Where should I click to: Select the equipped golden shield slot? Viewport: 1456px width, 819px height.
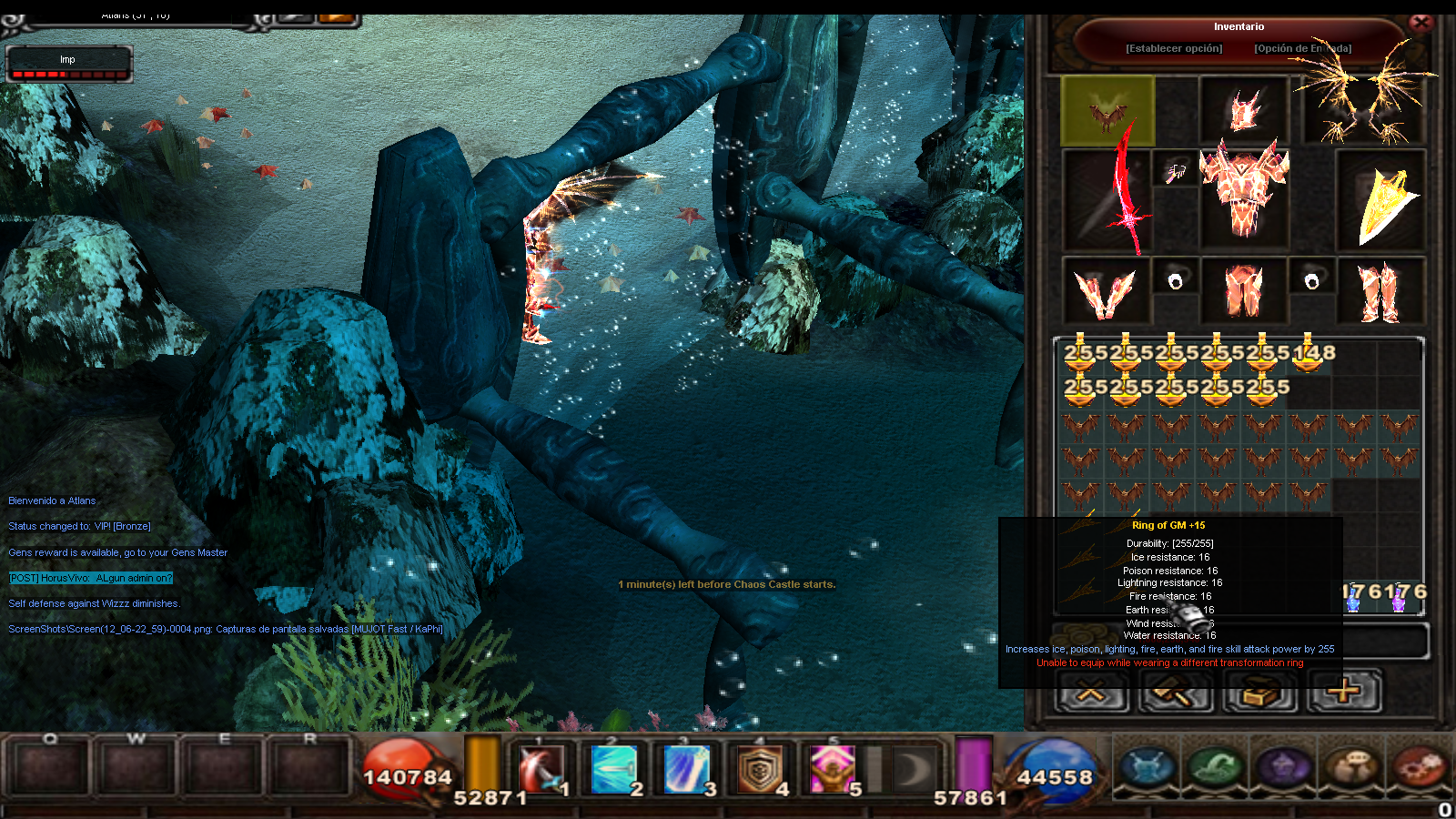(1380, 202)
